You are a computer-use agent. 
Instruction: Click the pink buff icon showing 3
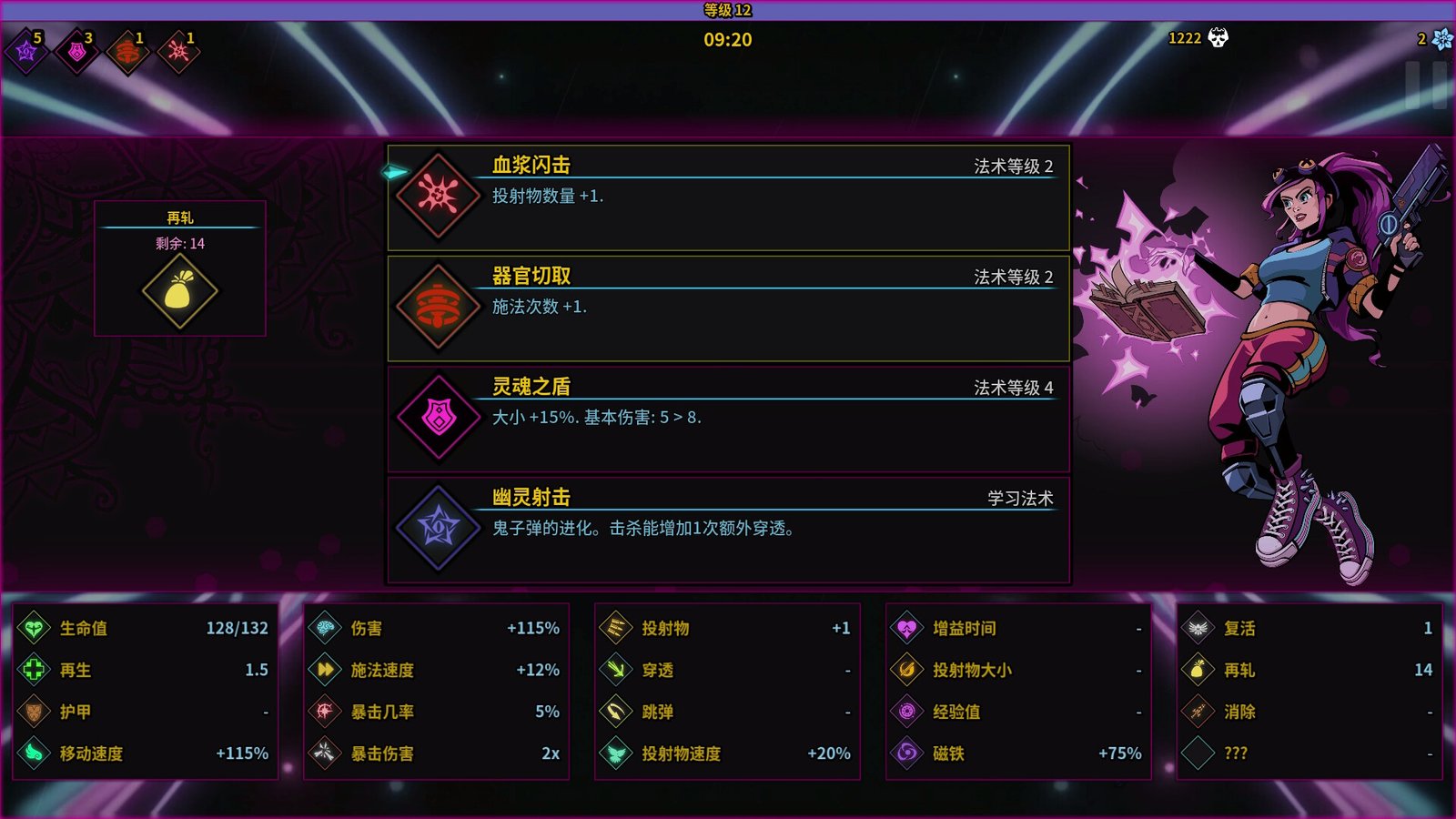76,52
